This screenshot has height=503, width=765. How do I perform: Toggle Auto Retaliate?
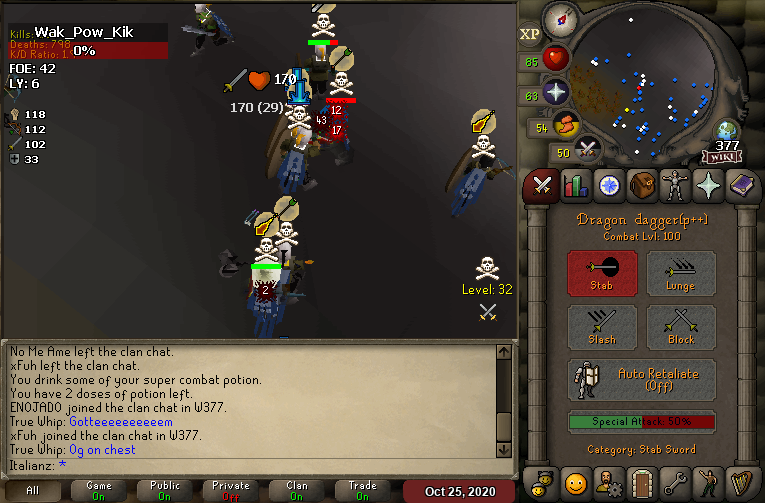click(642, 380)
